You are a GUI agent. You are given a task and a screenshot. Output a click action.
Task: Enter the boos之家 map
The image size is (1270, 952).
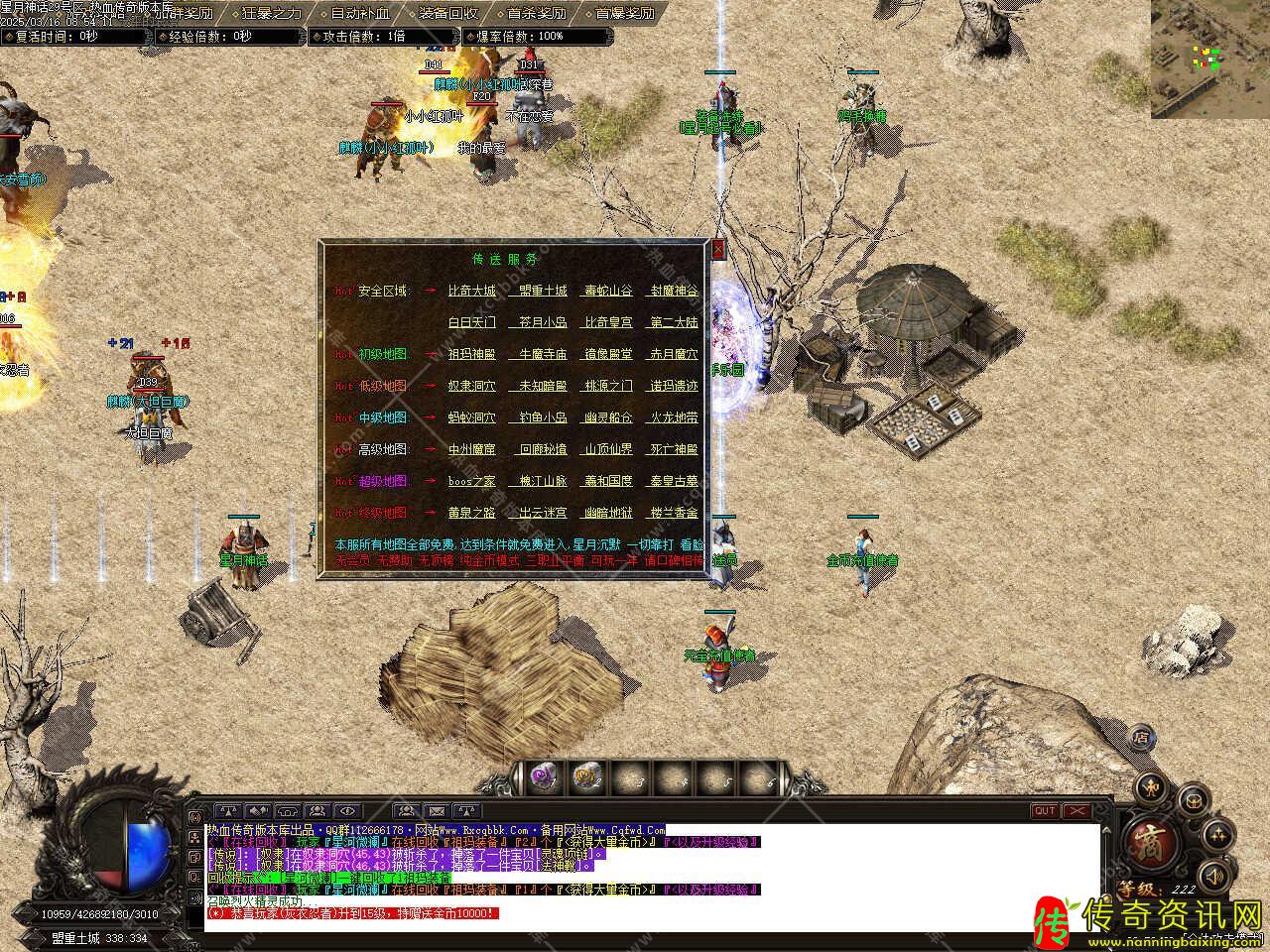(471, 481)
